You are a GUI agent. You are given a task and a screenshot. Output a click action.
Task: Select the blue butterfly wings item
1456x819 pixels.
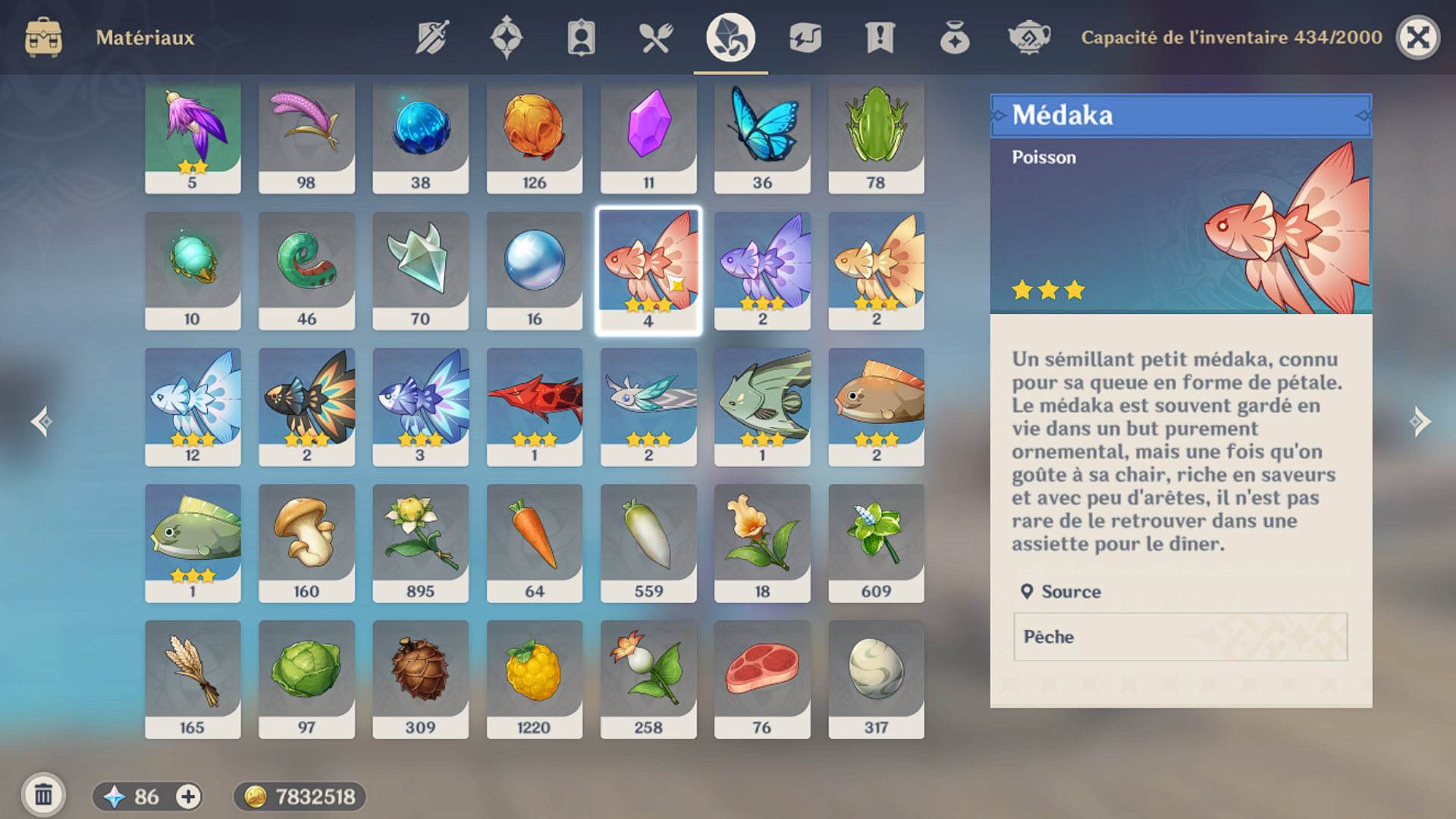point(762,136)
